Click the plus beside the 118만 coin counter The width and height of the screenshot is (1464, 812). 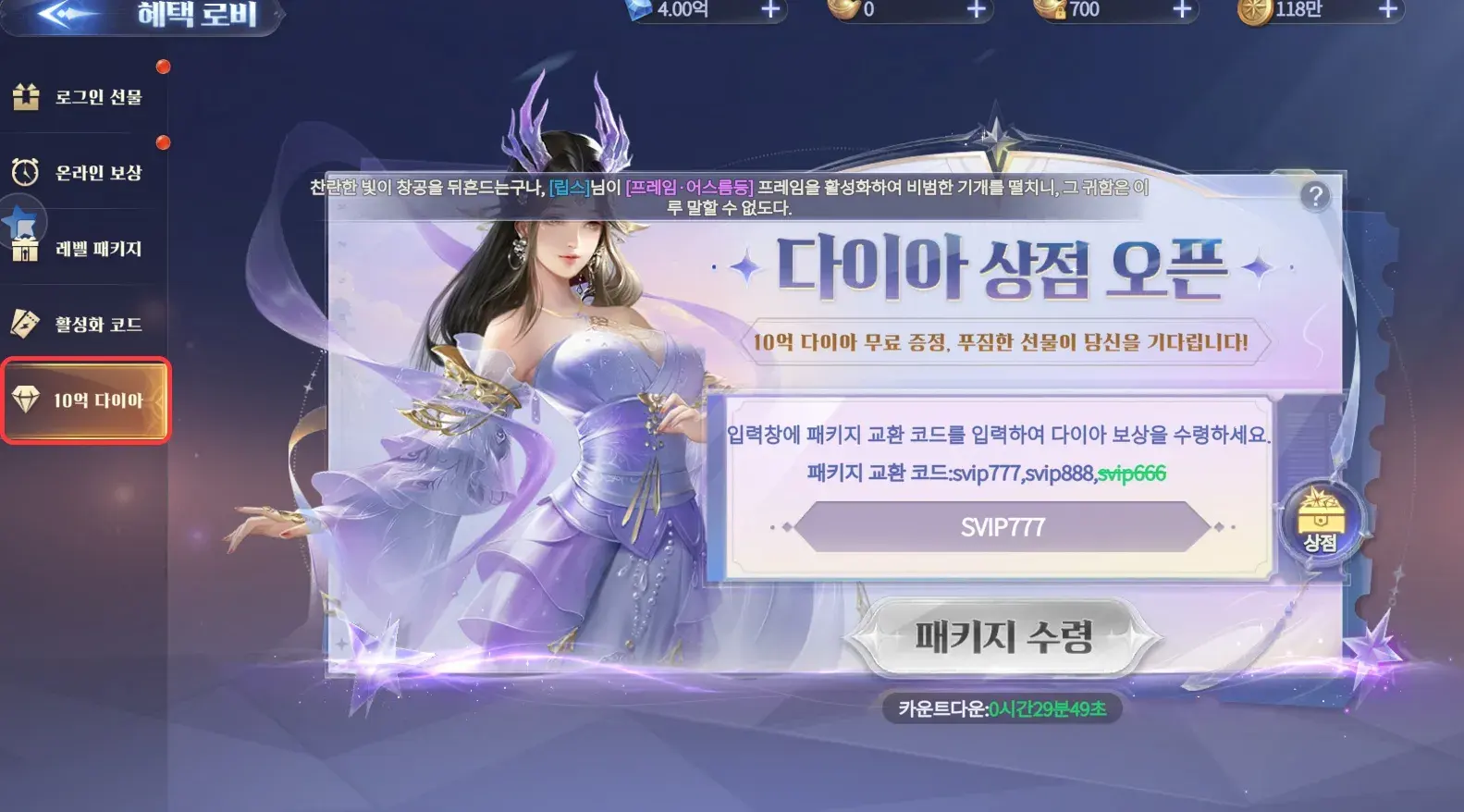pos(1386,11)
